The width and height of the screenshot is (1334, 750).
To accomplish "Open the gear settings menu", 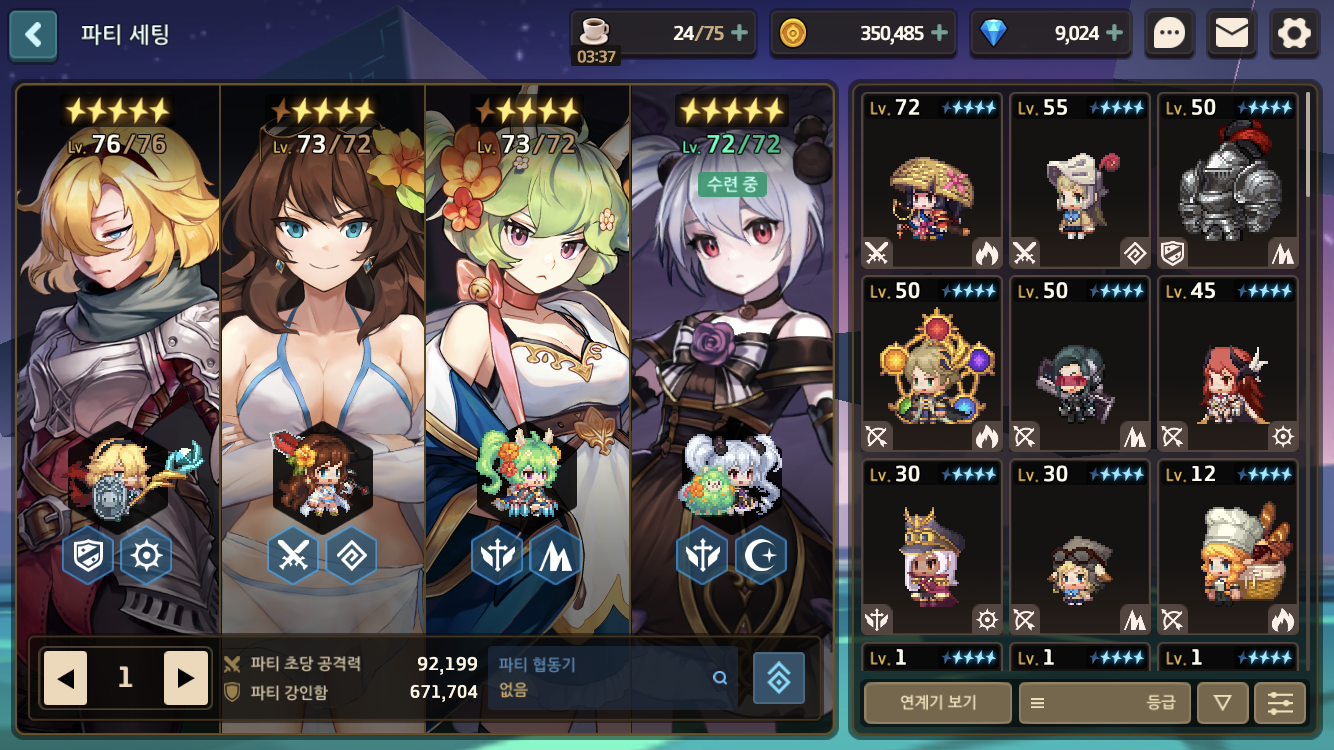I will 1294,34.
